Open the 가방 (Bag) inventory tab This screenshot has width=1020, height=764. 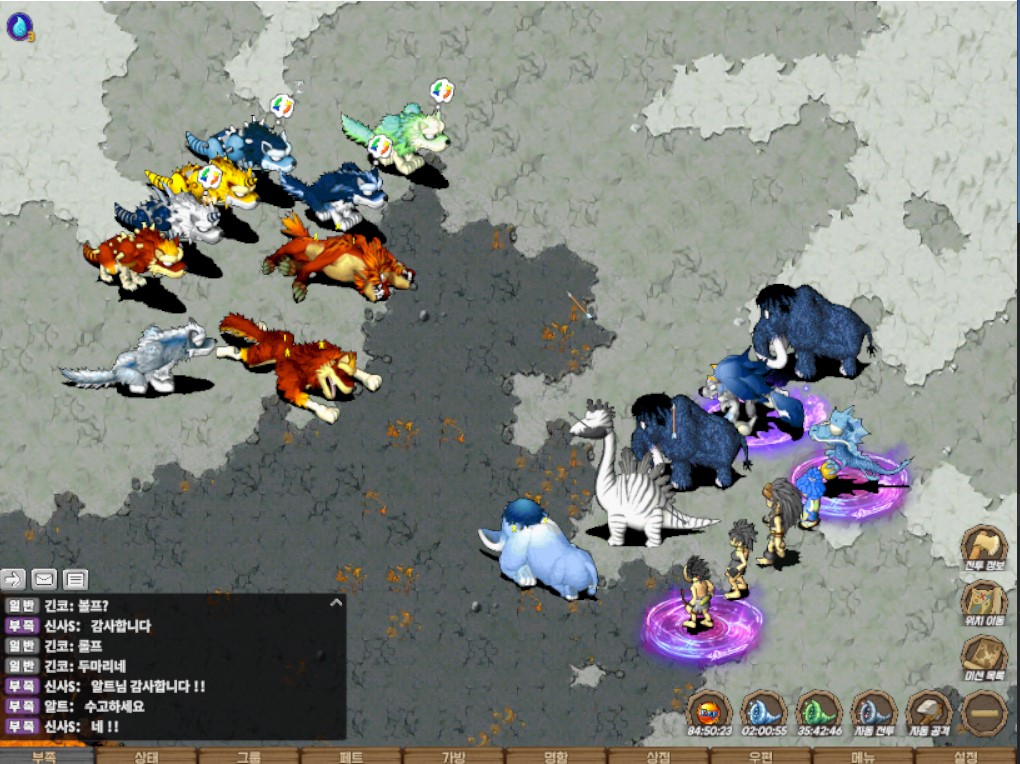[x=453, y=757]
